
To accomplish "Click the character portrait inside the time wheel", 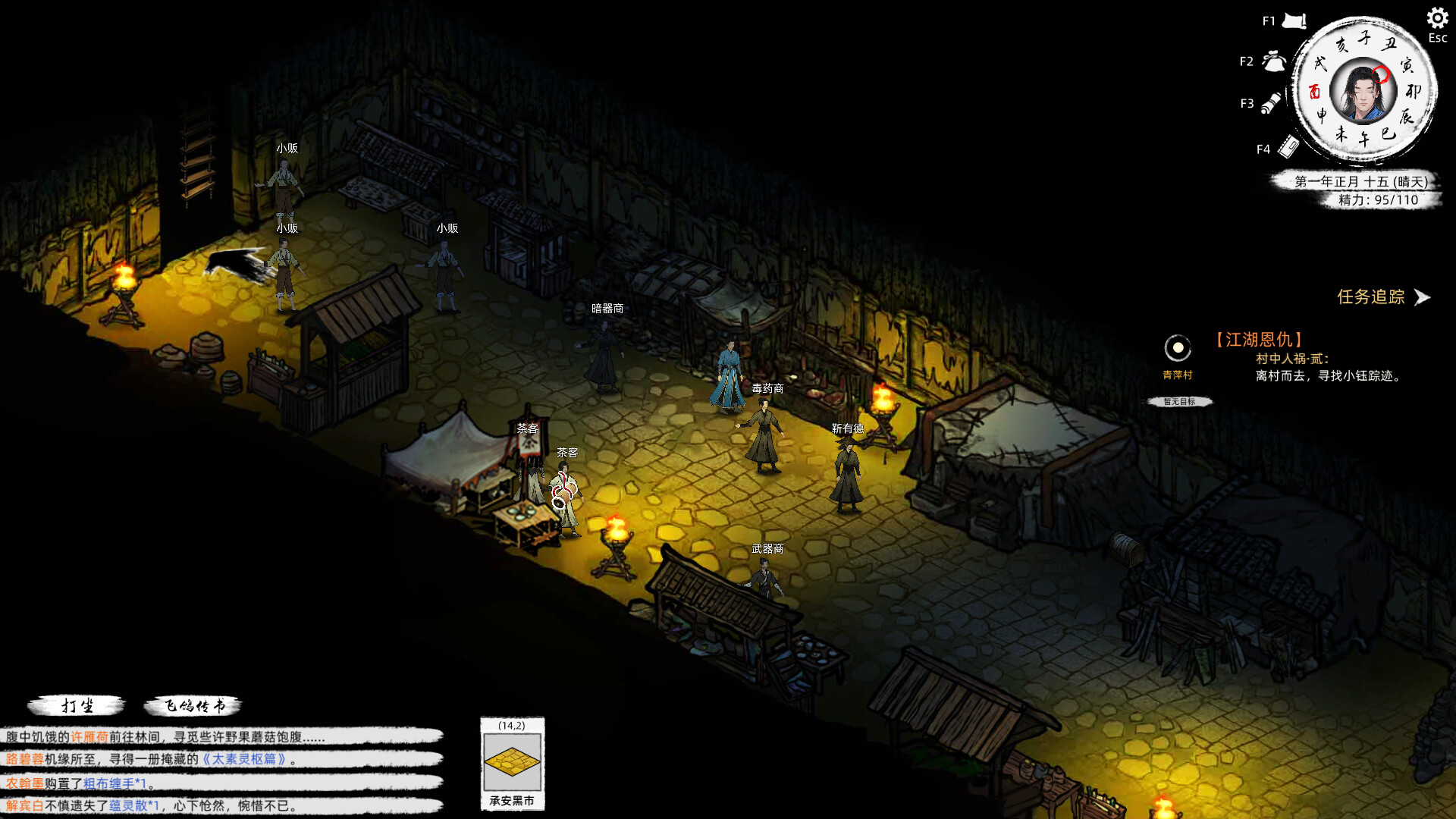I will (x=1362, y=93).
